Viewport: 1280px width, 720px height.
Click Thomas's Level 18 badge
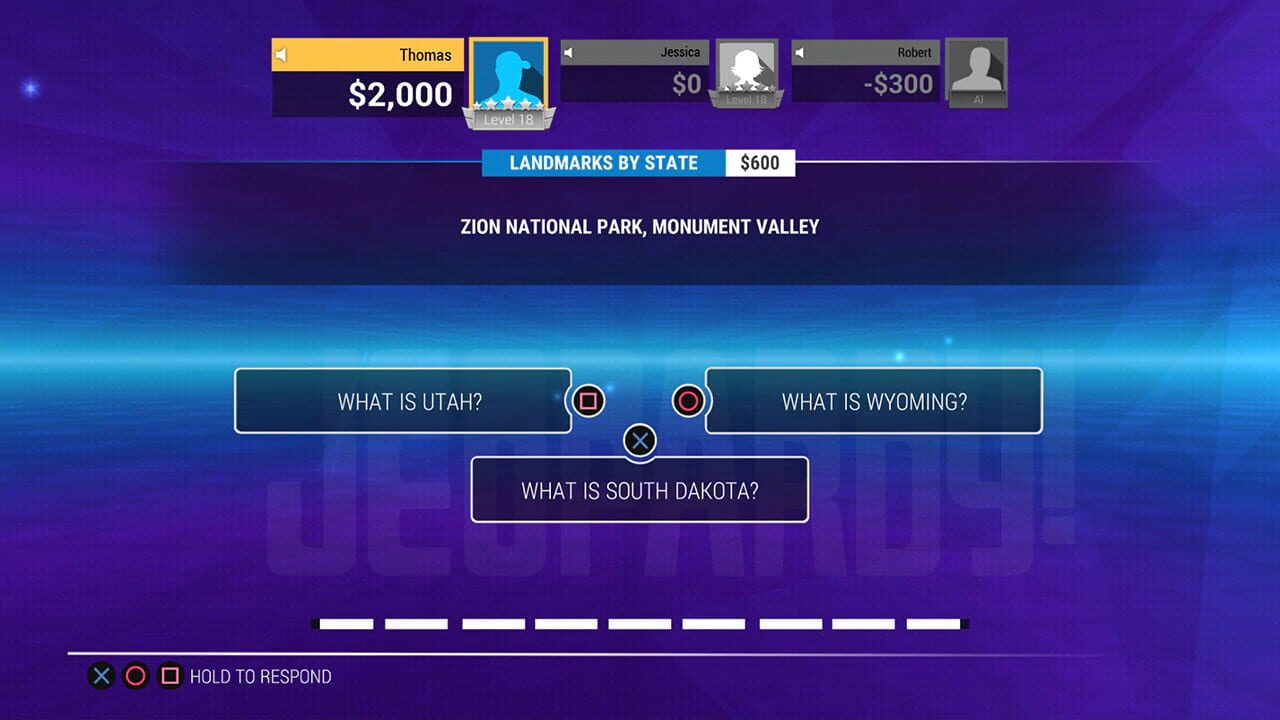[x=508, y=119]
